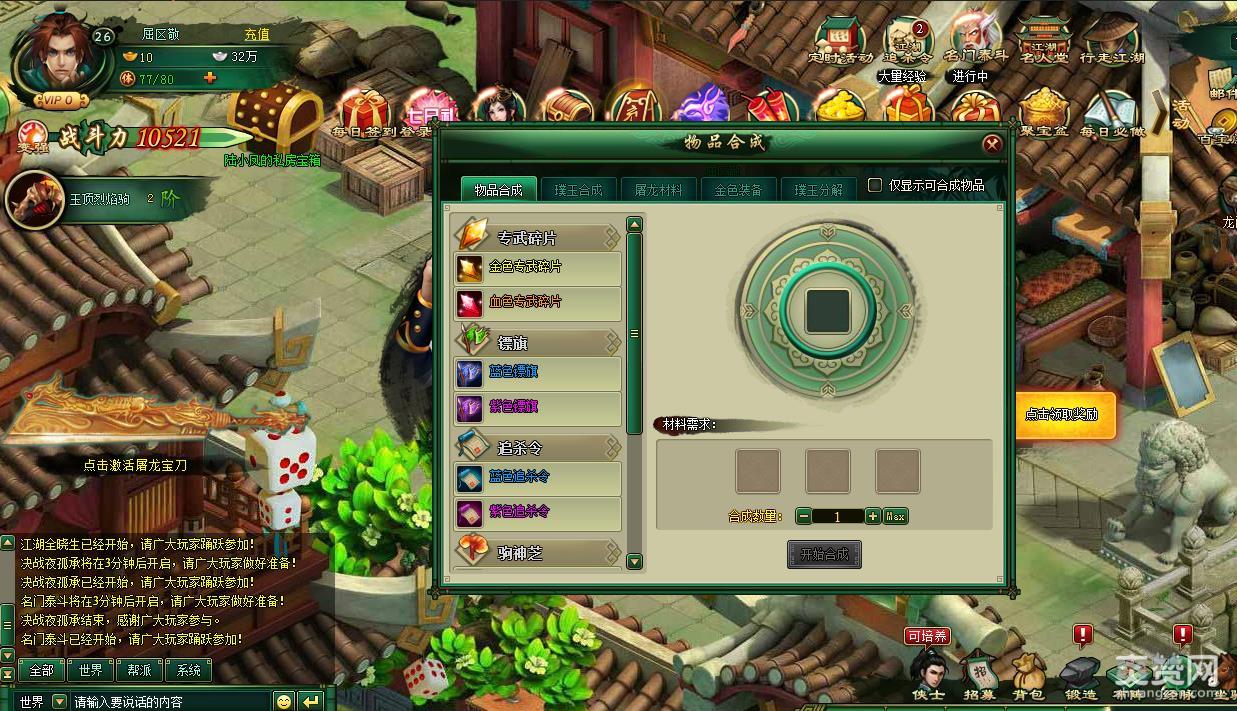Select the 紫色追杀令 entry
The height and width of the screenshot is (711, 1237).
537,513
